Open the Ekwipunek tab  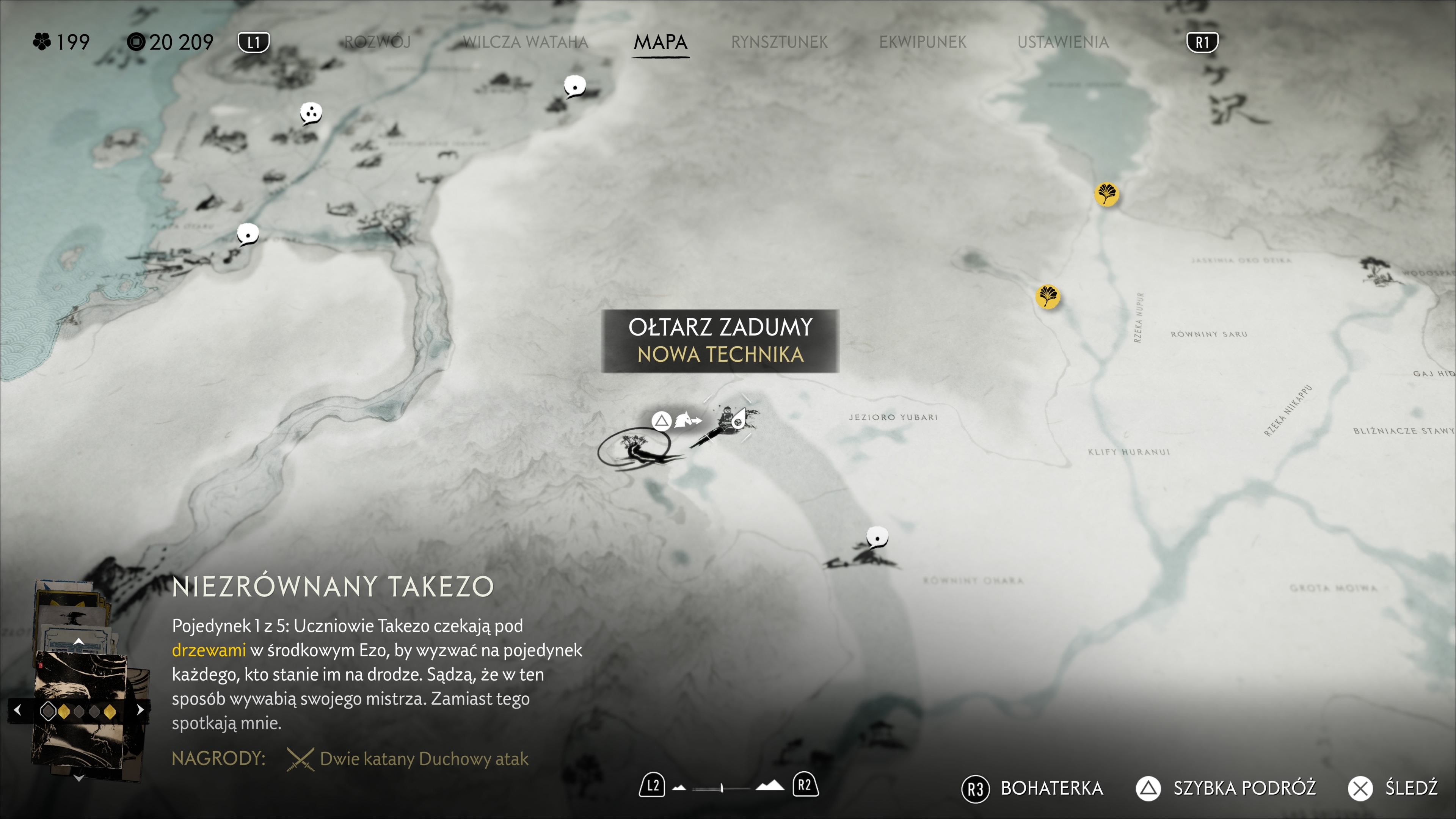(923, 42)
